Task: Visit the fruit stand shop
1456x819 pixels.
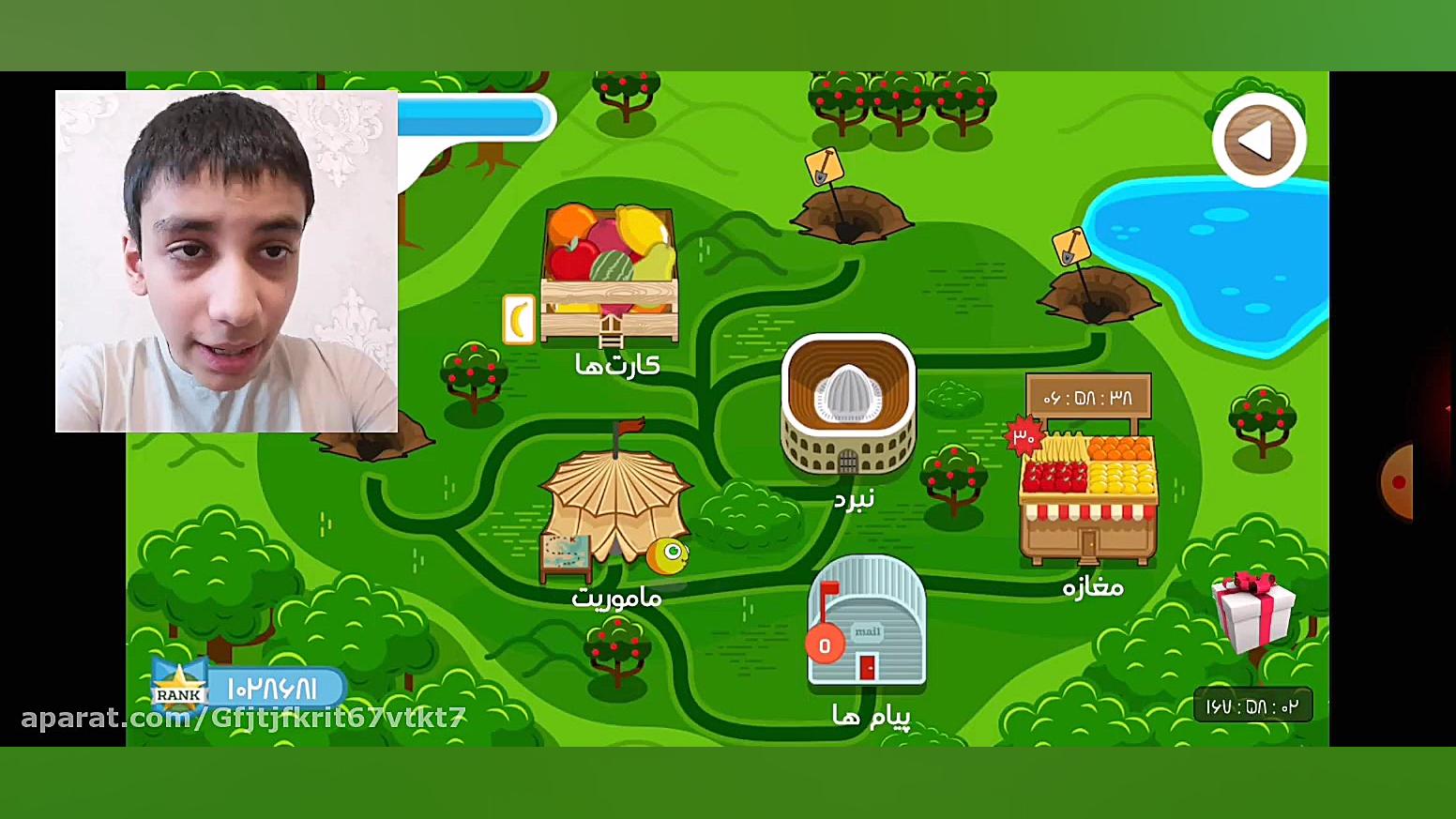Action: [x=1088, y=497]
